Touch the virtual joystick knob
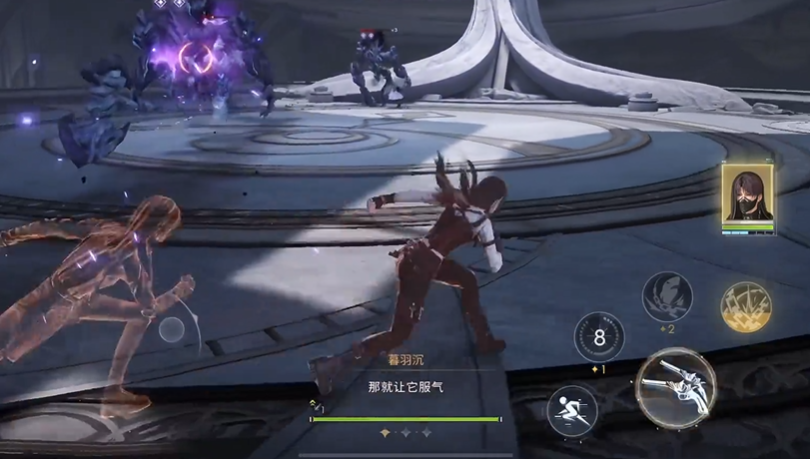Image resolution: width=810 pixels, height=459 pixels. 172,330
